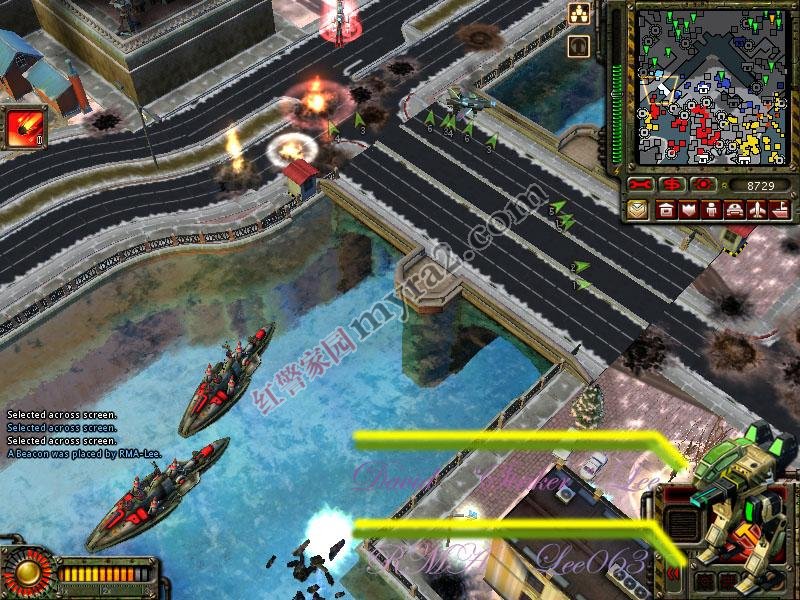Select the red target waypoint button
The height and width of the screenshot is (600, 800).
(705, 186)
